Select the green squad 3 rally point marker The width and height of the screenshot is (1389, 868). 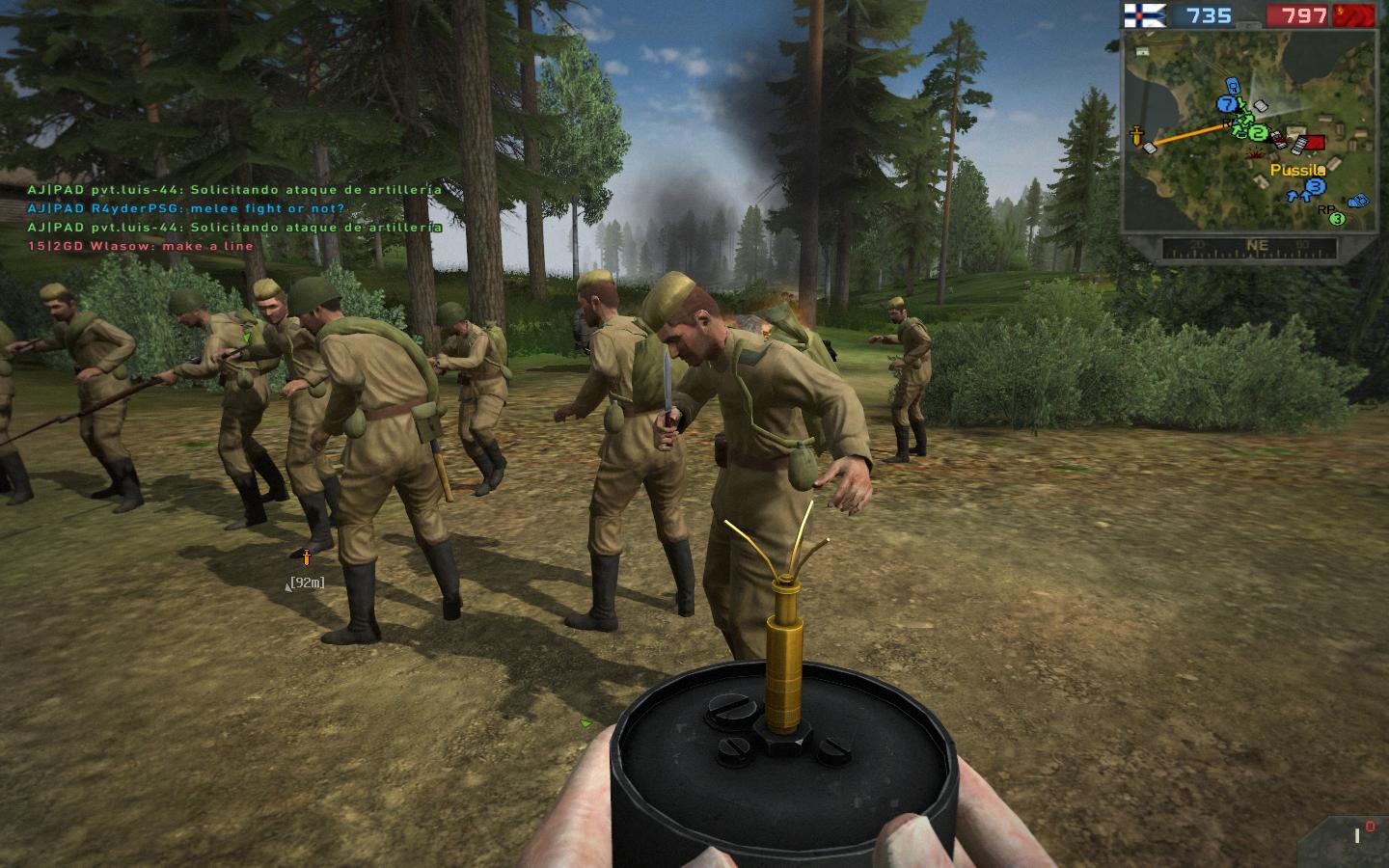point(1337,219)
